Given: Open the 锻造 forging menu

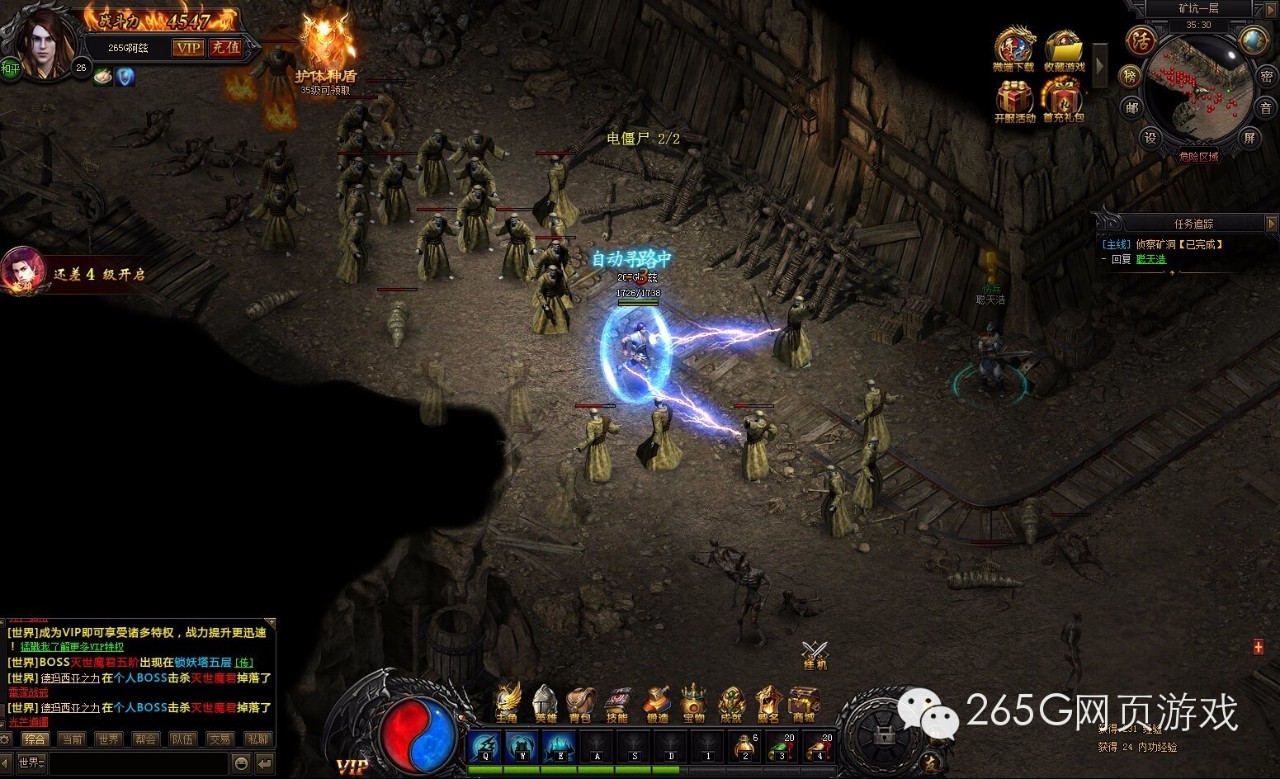Looking at the screenshot, I should tap(657, 701).
